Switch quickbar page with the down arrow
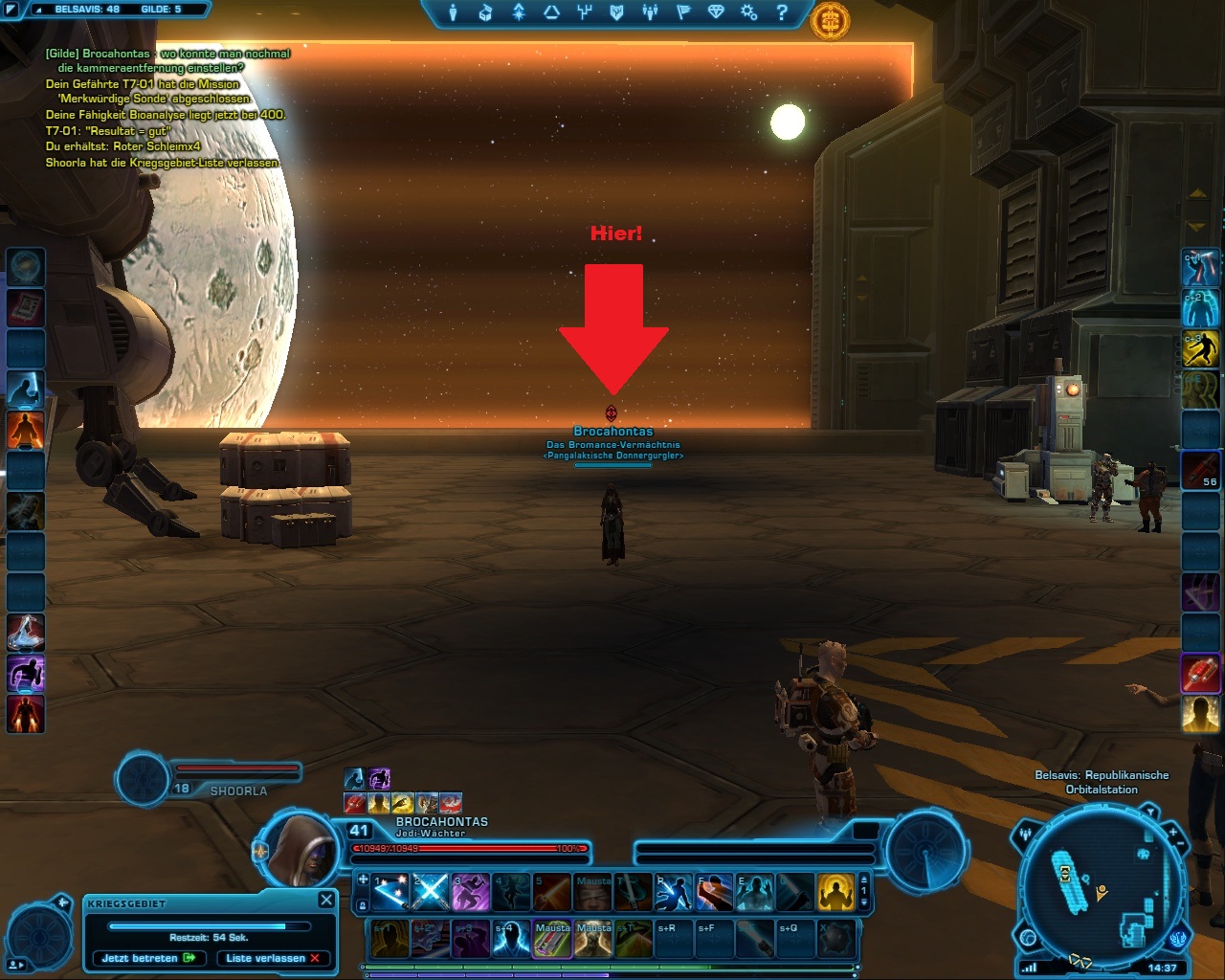Screen dimensions: 1225x980 click(x=863, y=902)
